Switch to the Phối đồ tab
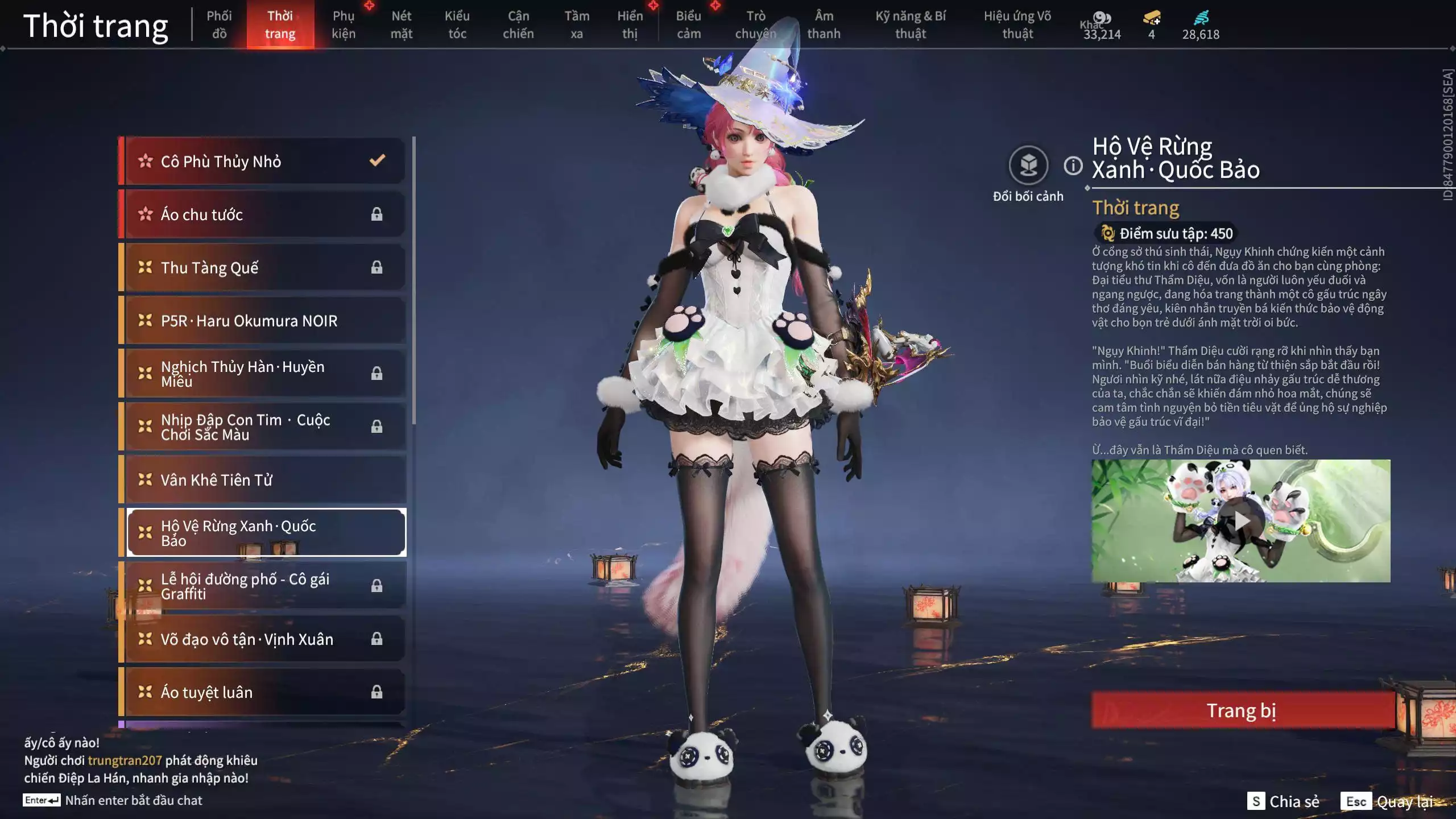 pyautogui.click(x=219, y=24)
